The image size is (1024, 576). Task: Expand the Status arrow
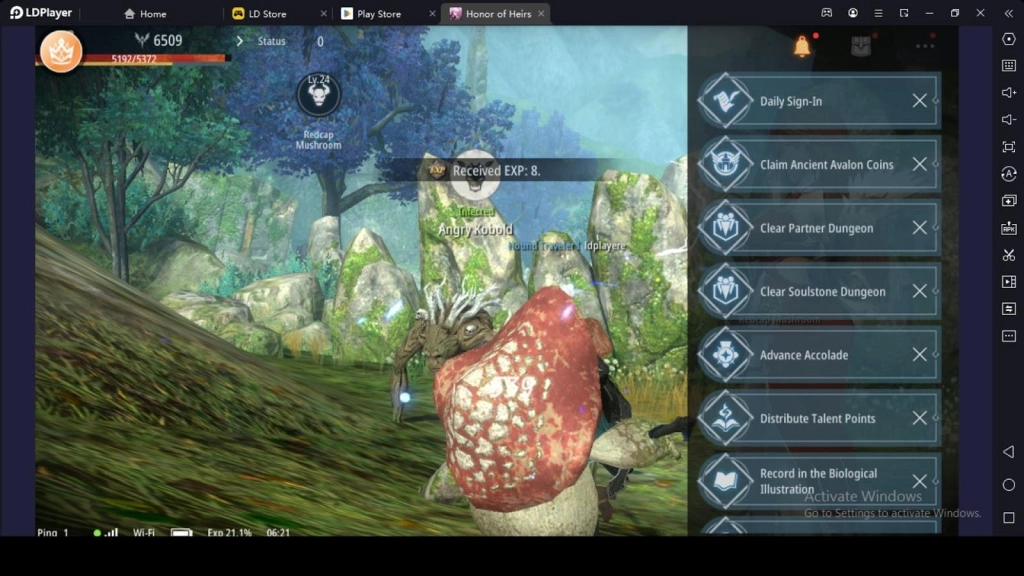240,41
